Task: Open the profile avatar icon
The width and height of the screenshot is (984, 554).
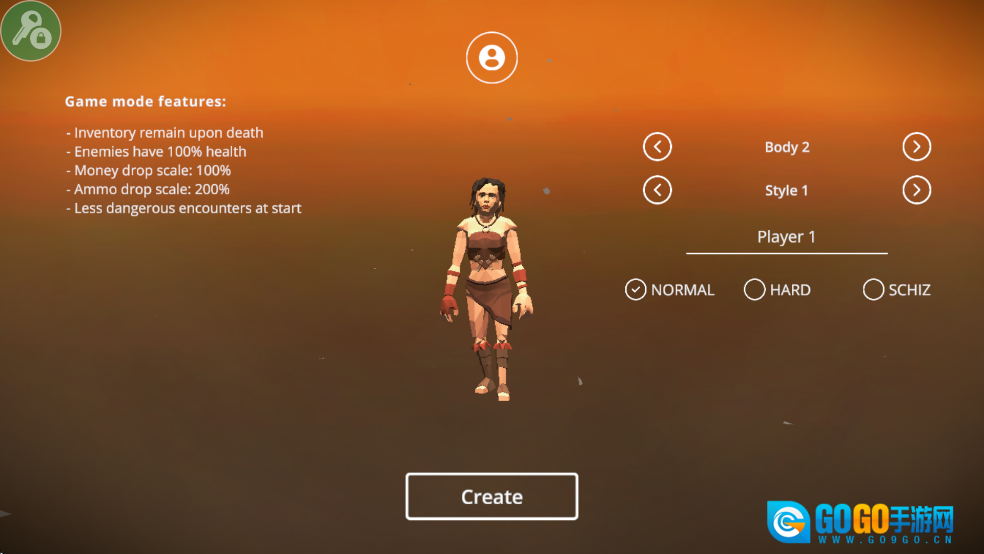Action: (x=491, y=57)
